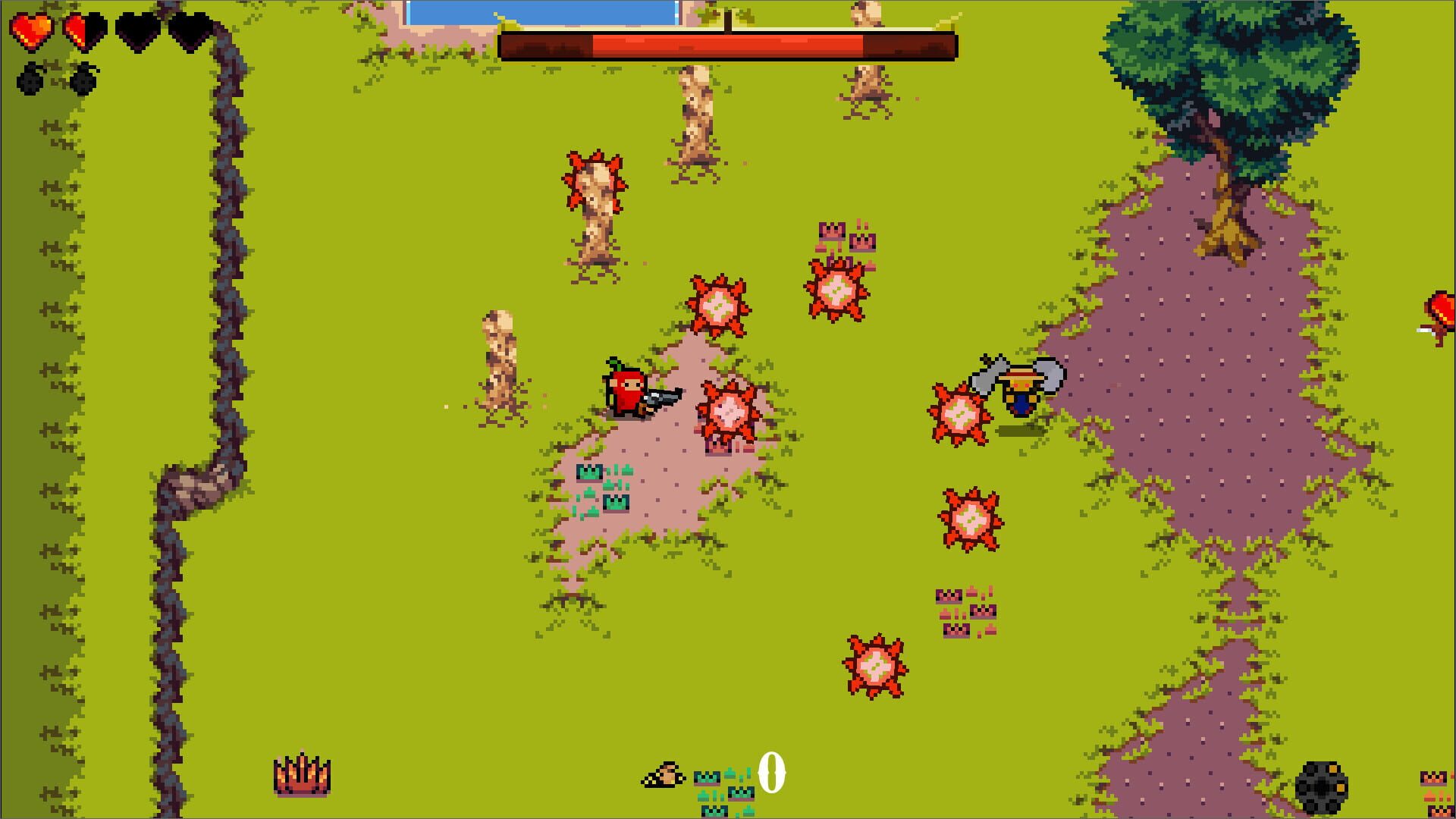Screen dimensions: 1456x819
Task: Click the right end of the boss bar
Action: coord(948,44)
